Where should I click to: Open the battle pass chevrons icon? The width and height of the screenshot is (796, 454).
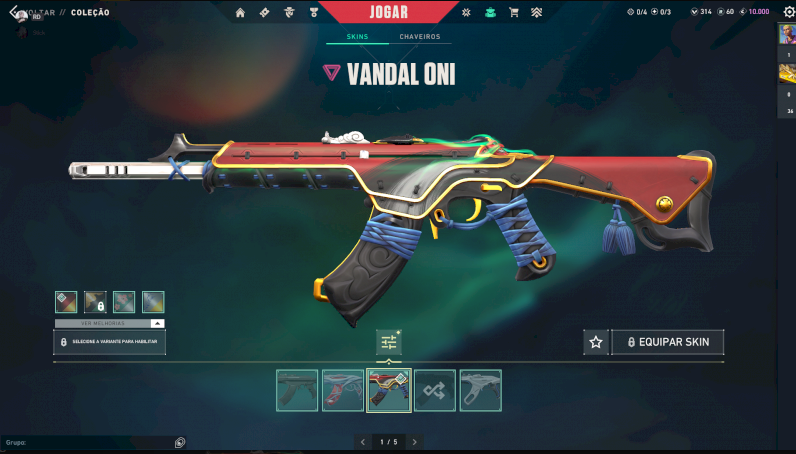536,13
